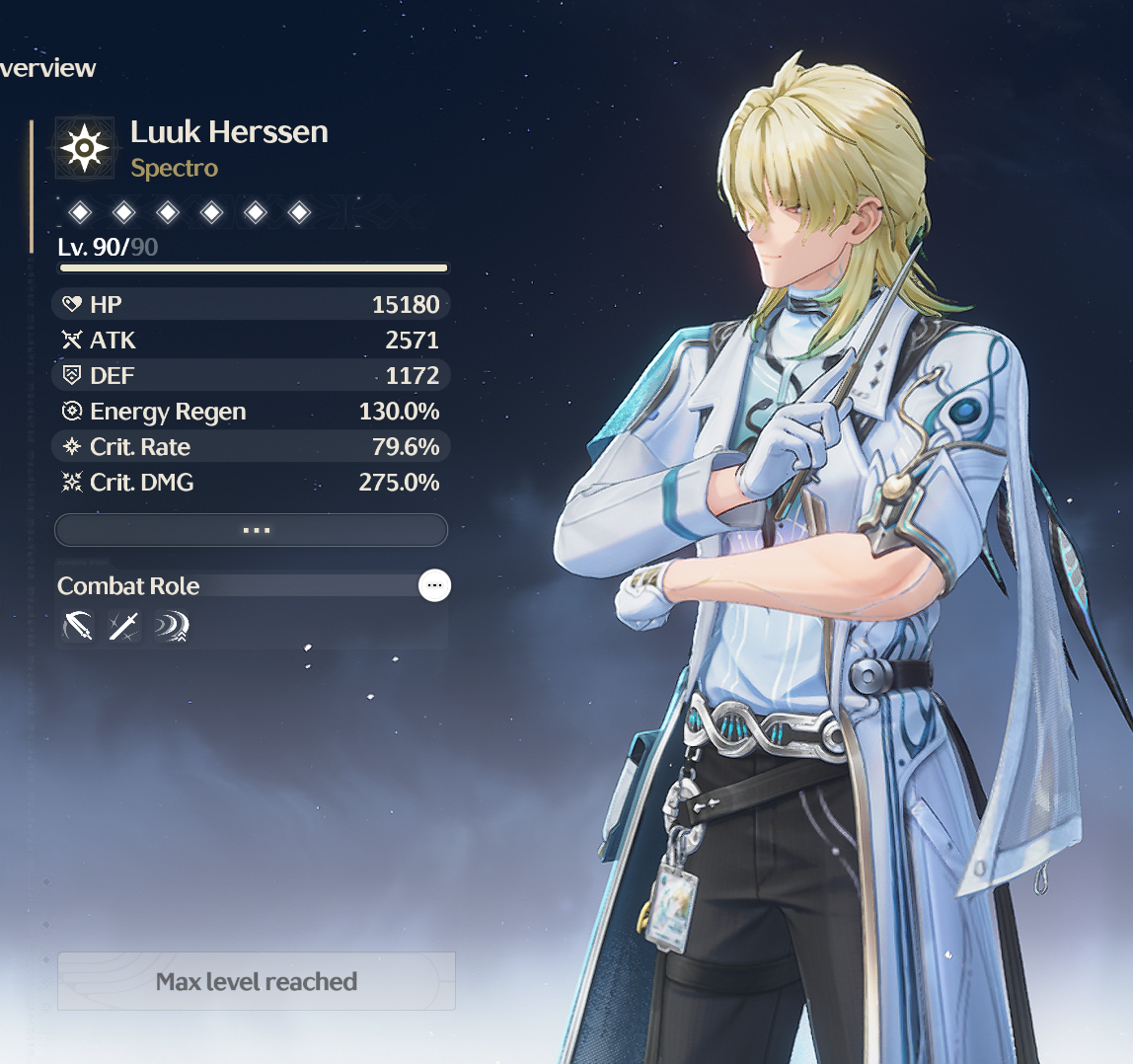The width and height of the screenshot is (1133, 1064).
Task: Select the DEF stat row
Action: pos(251,376)
